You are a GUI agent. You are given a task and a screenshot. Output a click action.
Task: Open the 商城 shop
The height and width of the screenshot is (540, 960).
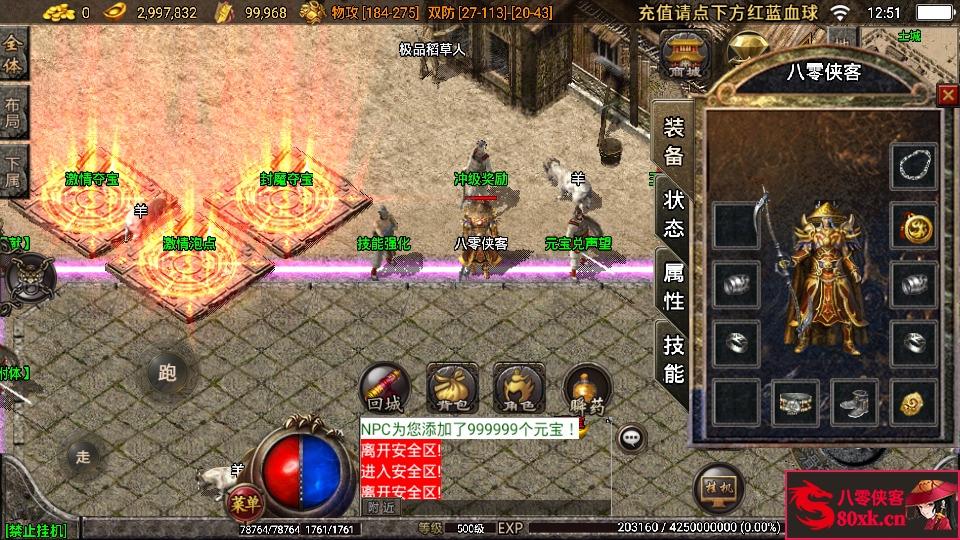(686, 56)
